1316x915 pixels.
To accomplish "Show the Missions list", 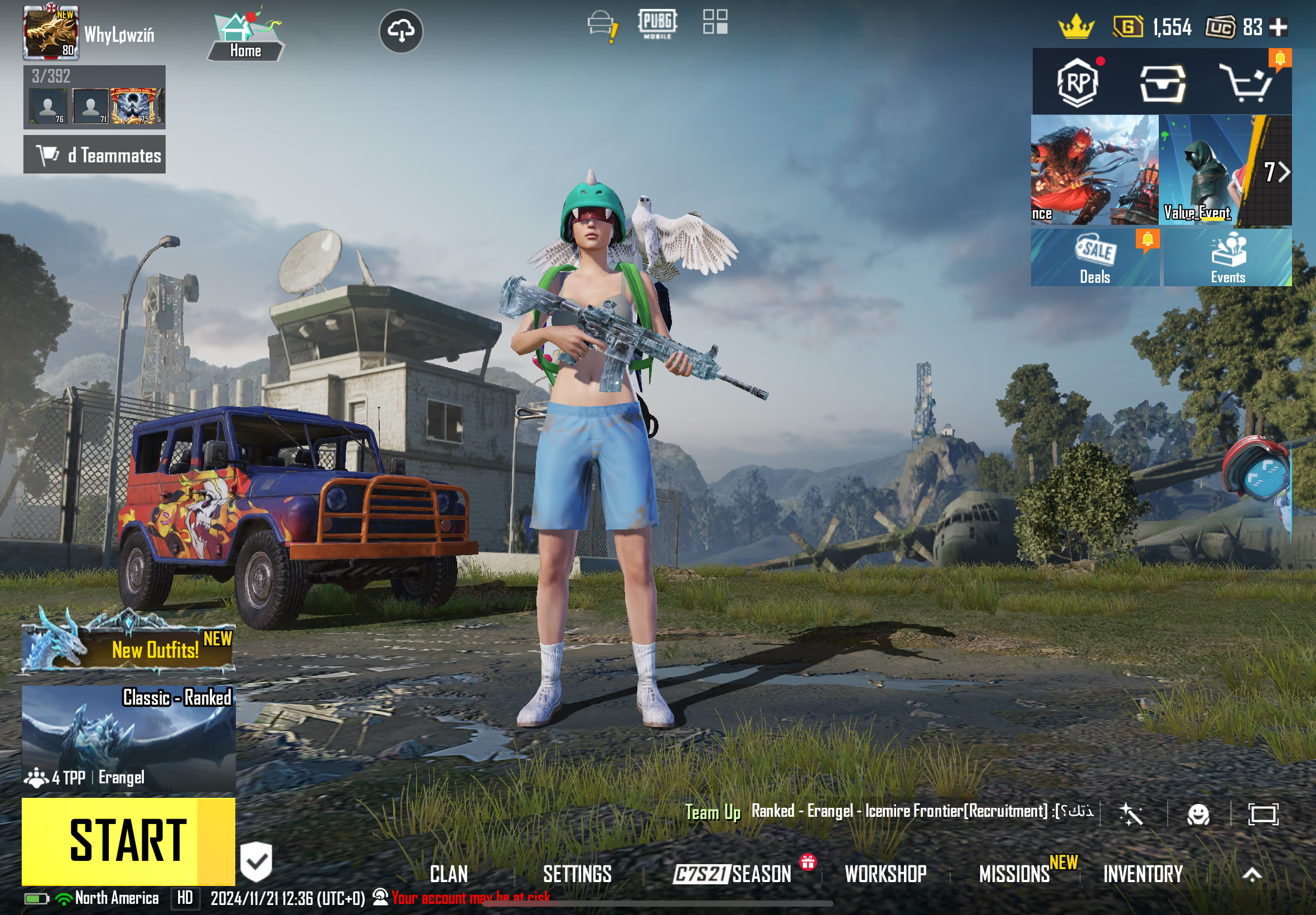I will (x=1015, y=874).
